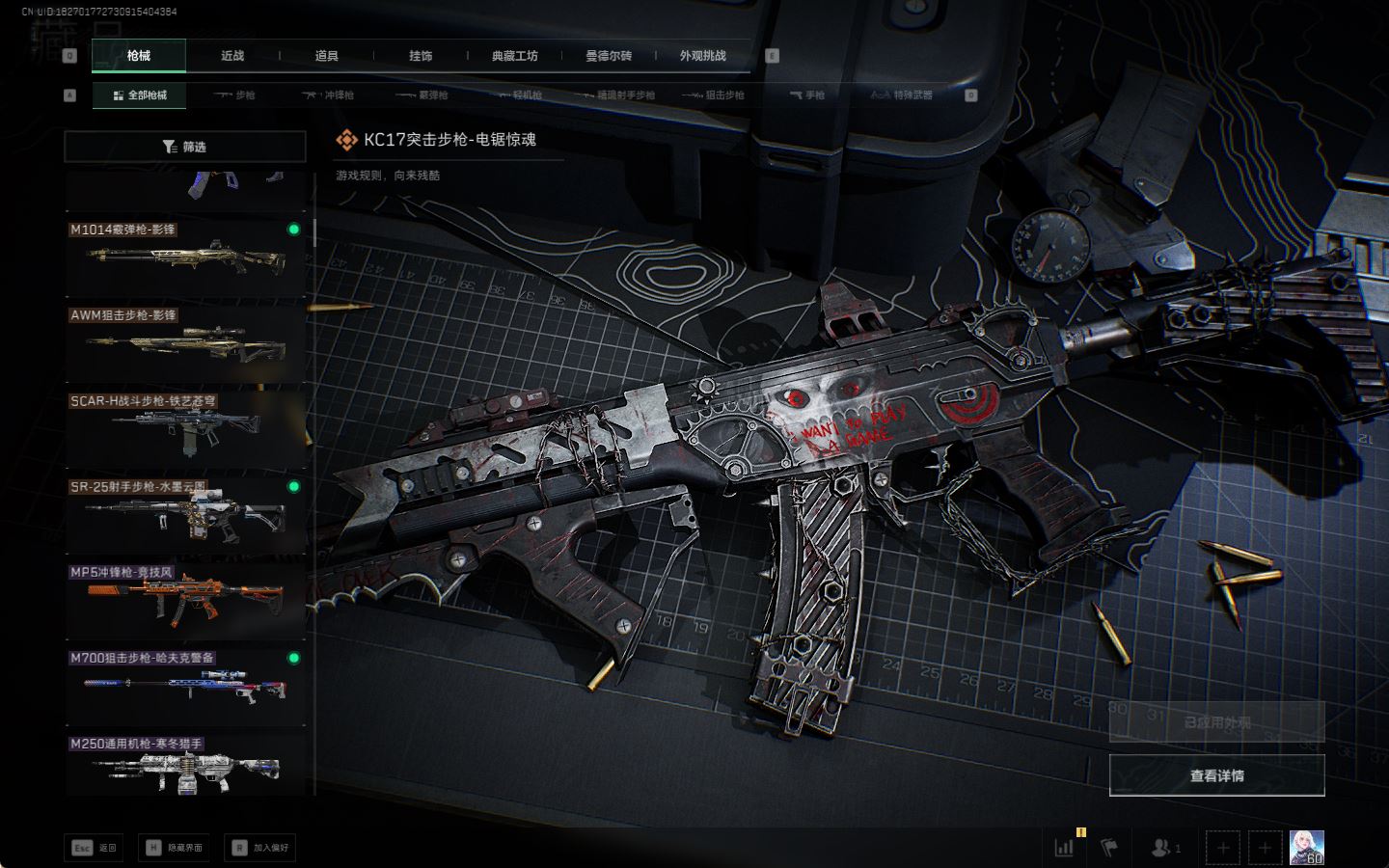This screenshot has width=1389, height=868.
Task: Click the 查看详情 view details button
Action: click(x=1216, y=775)
